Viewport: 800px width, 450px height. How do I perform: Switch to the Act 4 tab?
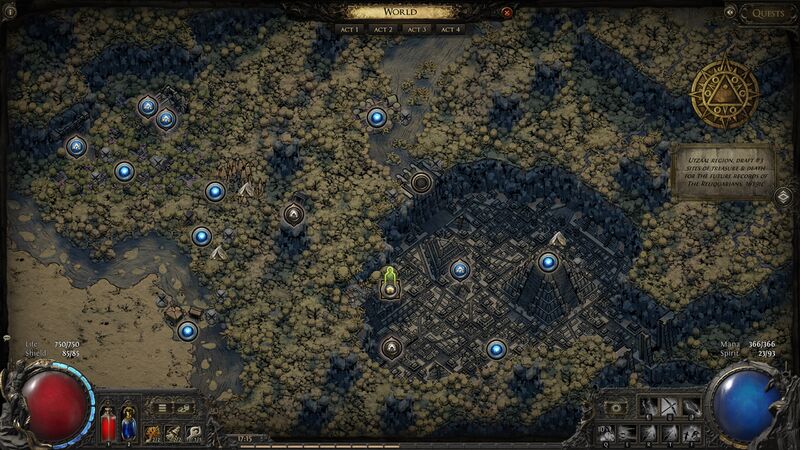[449, 30]
